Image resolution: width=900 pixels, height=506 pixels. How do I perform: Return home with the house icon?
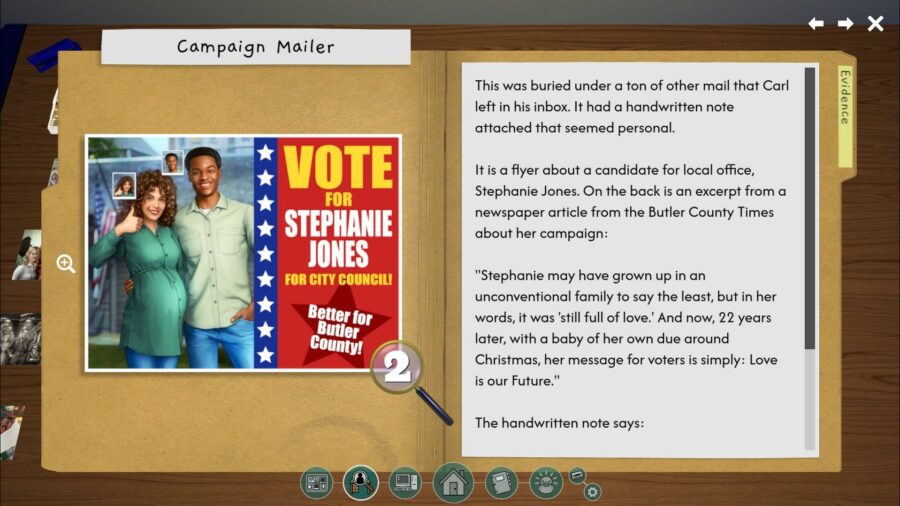click(x=453, y=483)
